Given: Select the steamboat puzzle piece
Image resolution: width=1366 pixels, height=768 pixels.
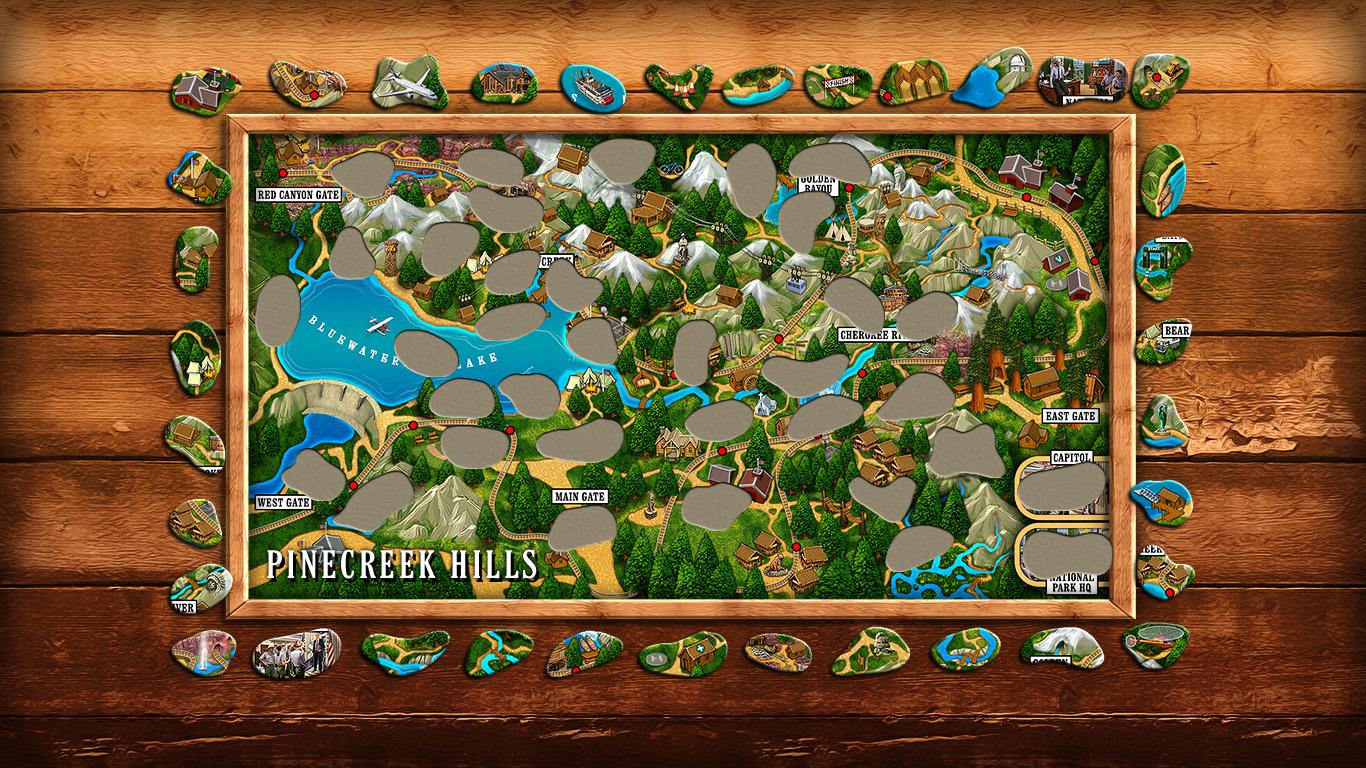Looking at the screenshot, I should coord(592,86).
